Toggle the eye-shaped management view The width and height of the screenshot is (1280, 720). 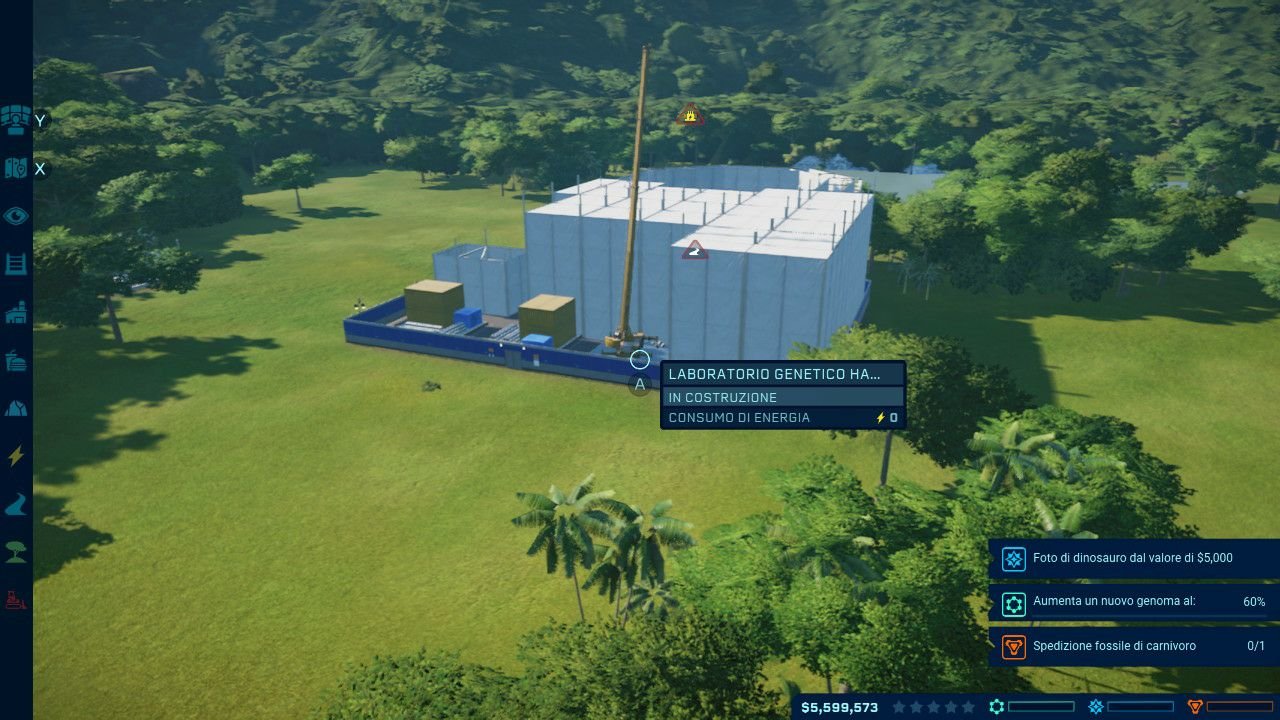[16, 216]
